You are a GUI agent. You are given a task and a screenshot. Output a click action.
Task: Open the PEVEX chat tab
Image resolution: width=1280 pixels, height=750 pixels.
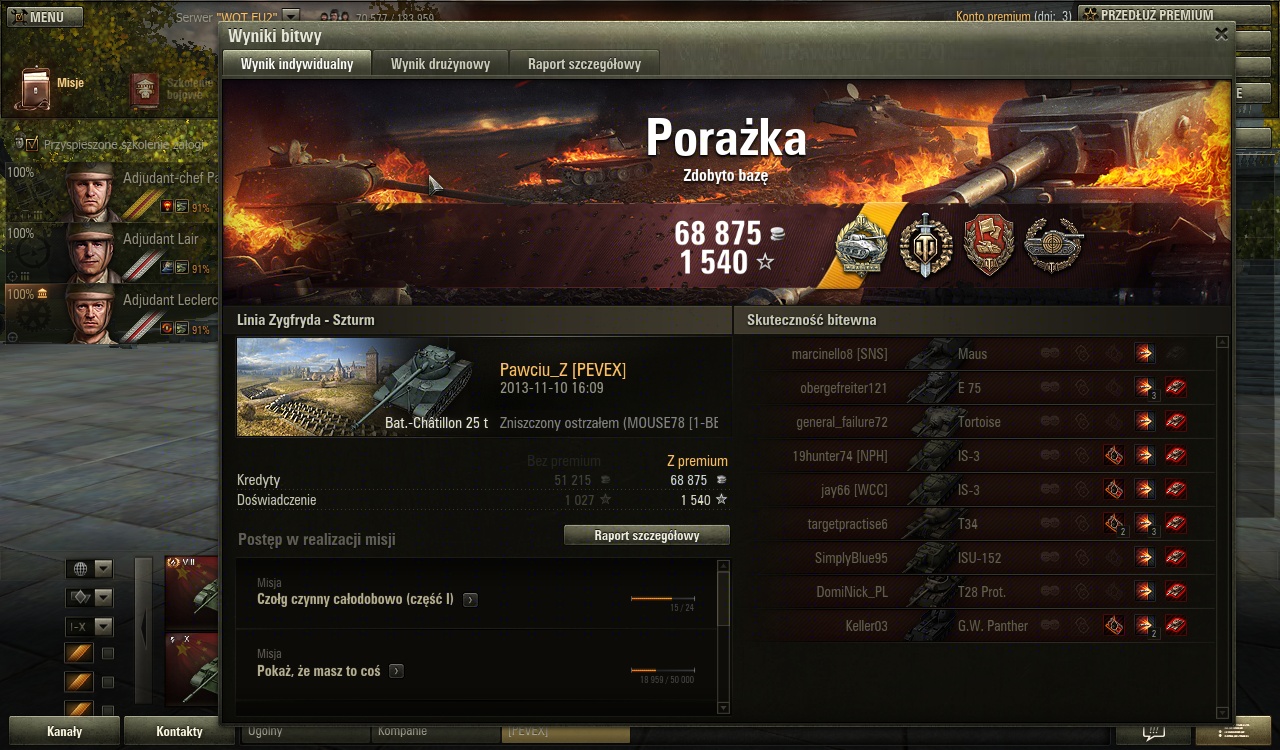[564, 732]
